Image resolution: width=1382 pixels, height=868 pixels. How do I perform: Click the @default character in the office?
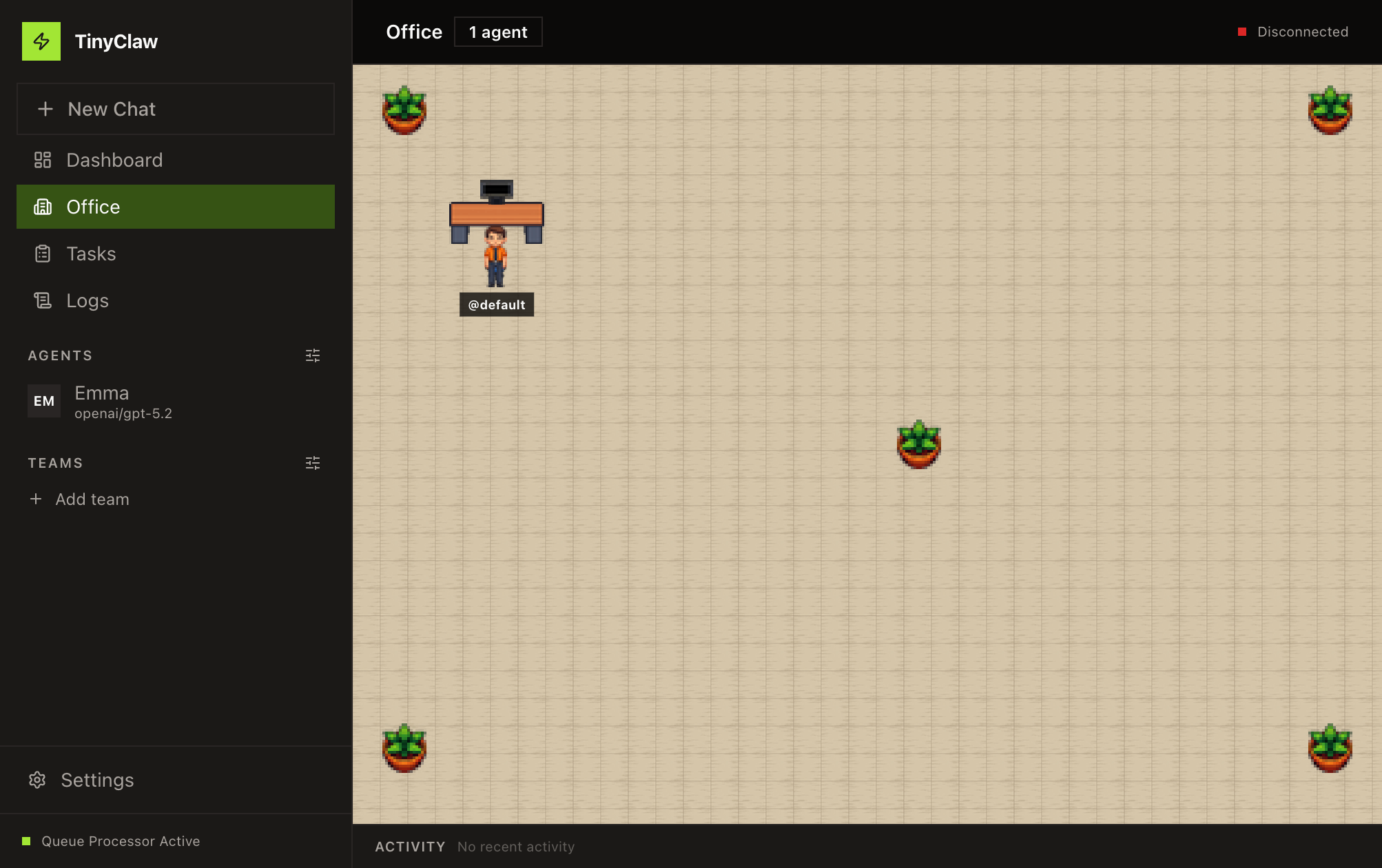coord(496,262)
